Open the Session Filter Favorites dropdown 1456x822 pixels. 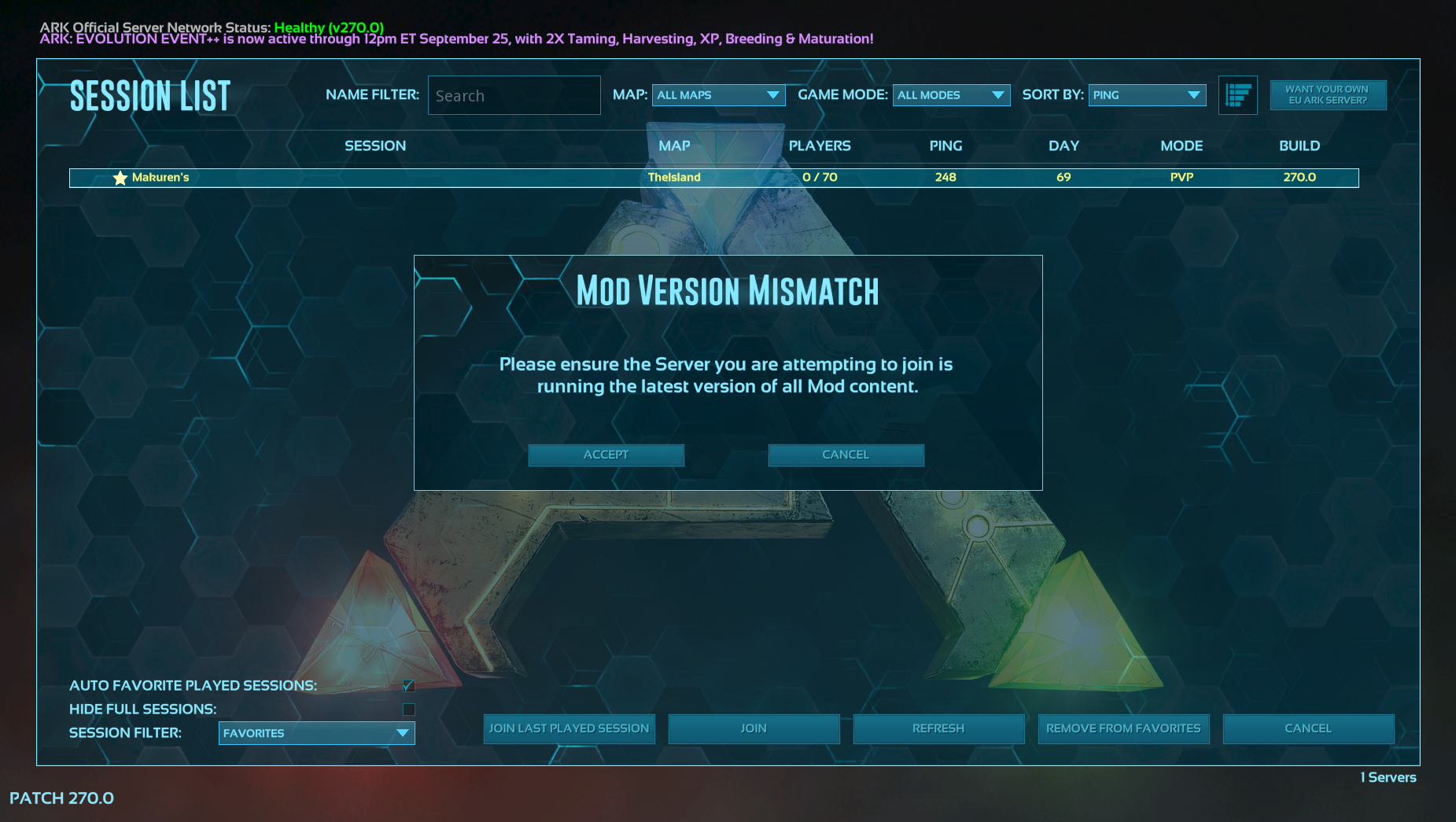point(316,733)
